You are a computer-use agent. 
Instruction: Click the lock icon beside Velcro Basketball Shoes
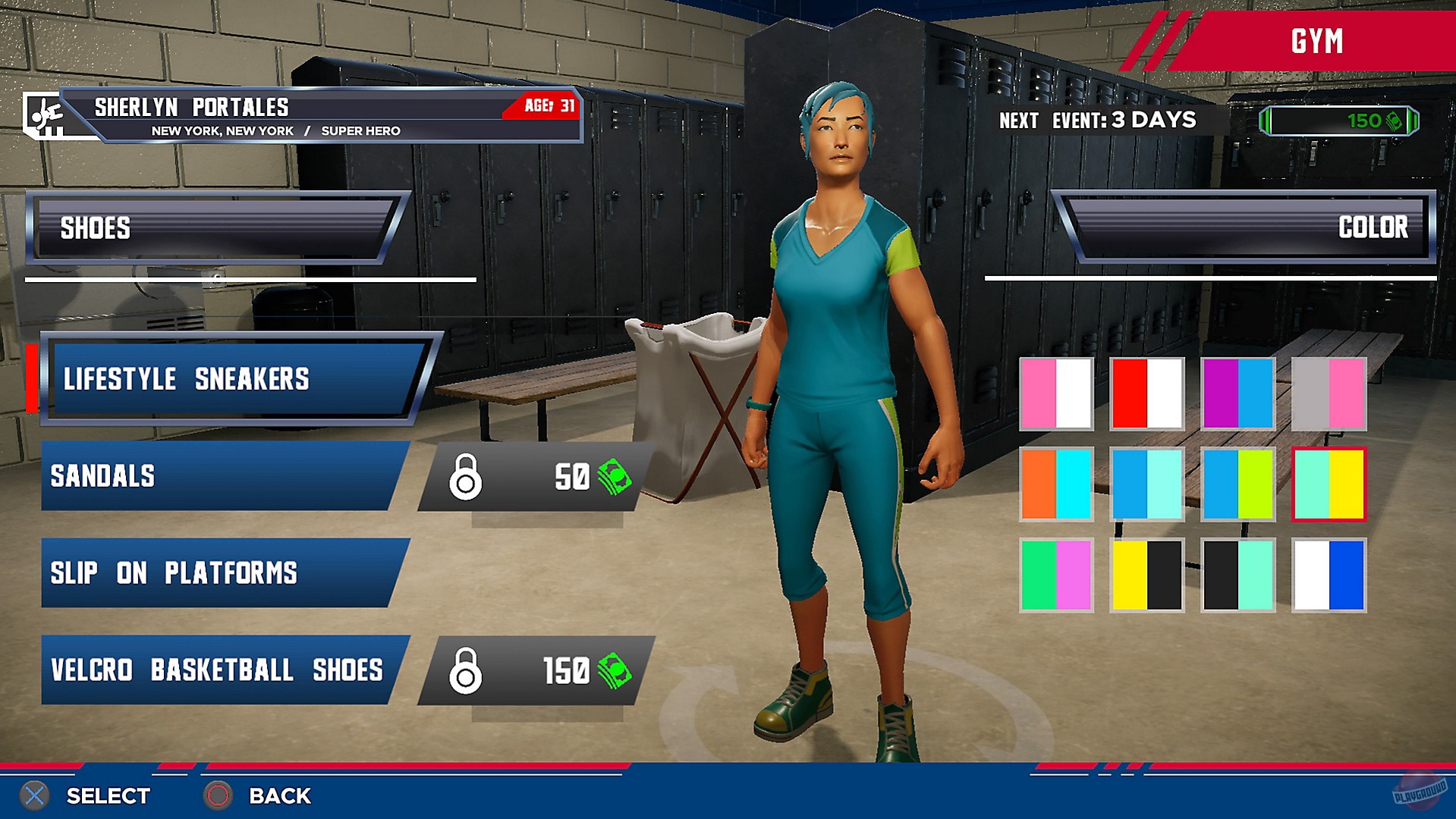click(466, 670)
